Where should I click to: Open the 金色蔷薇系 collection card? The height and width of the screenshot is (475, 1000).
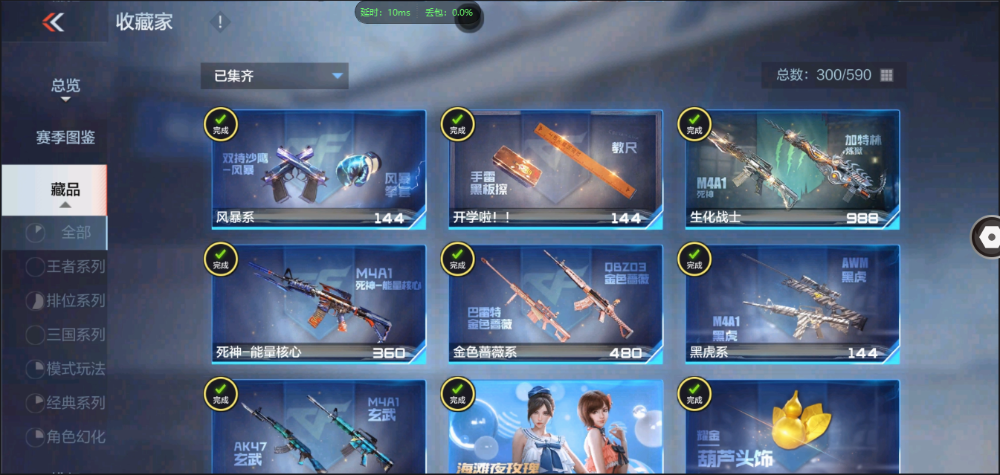[x=555, y=304]
